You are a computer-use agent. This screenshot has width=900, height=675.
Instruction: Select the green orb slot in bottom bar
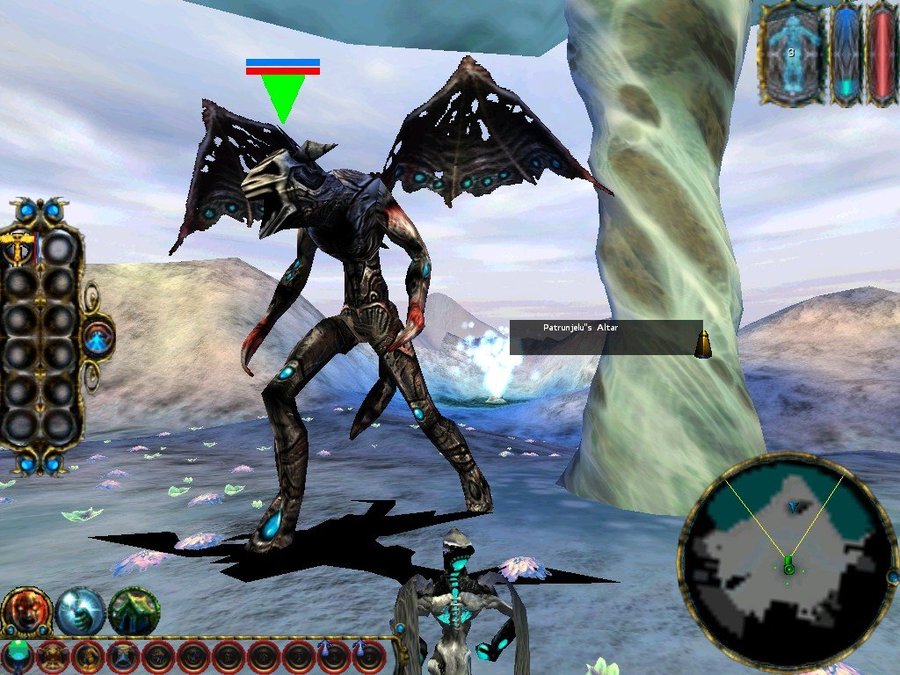[18, 656]
